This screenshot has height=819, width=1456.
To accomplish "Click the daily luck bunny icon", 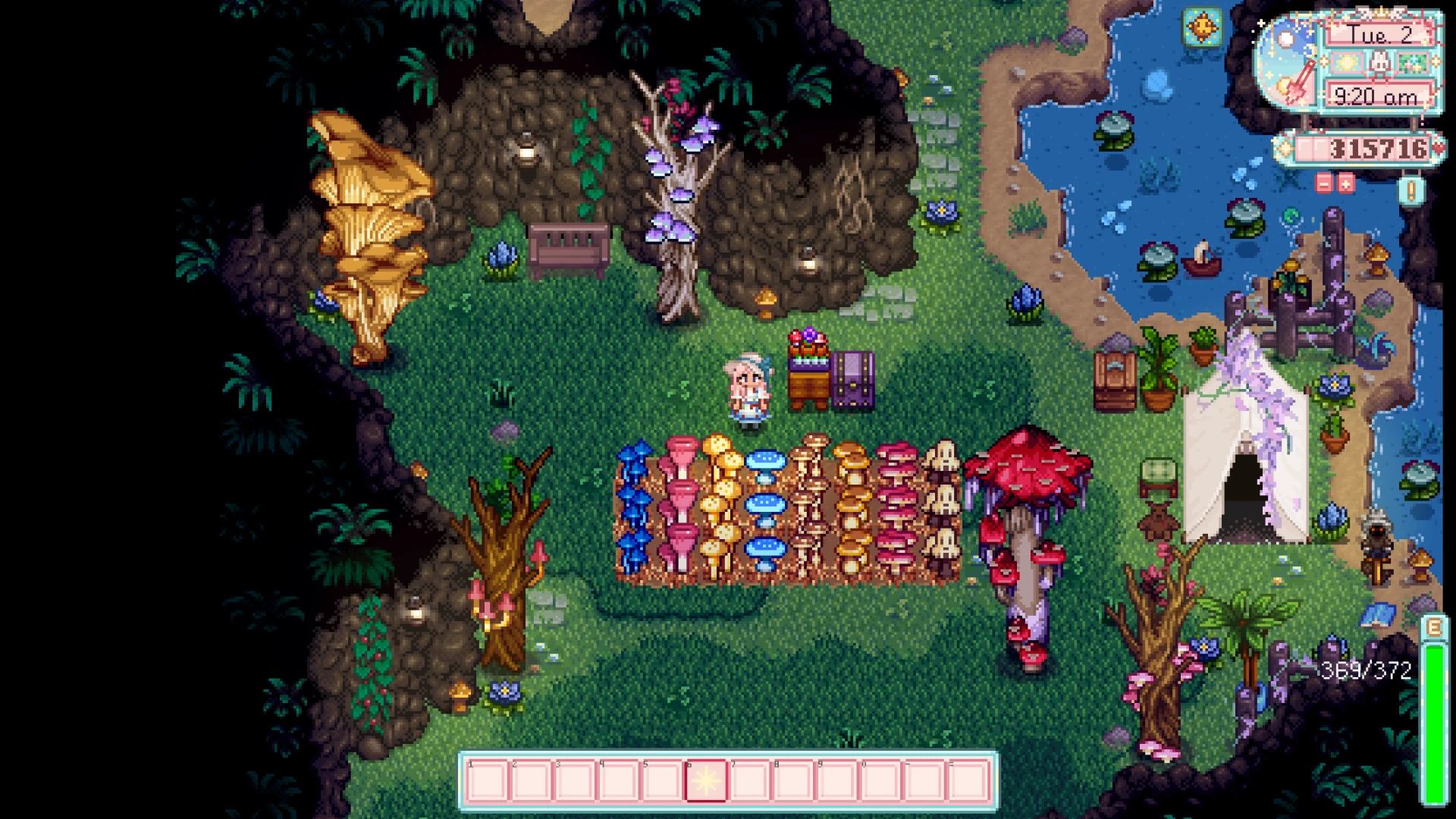I will (1380, 62).
